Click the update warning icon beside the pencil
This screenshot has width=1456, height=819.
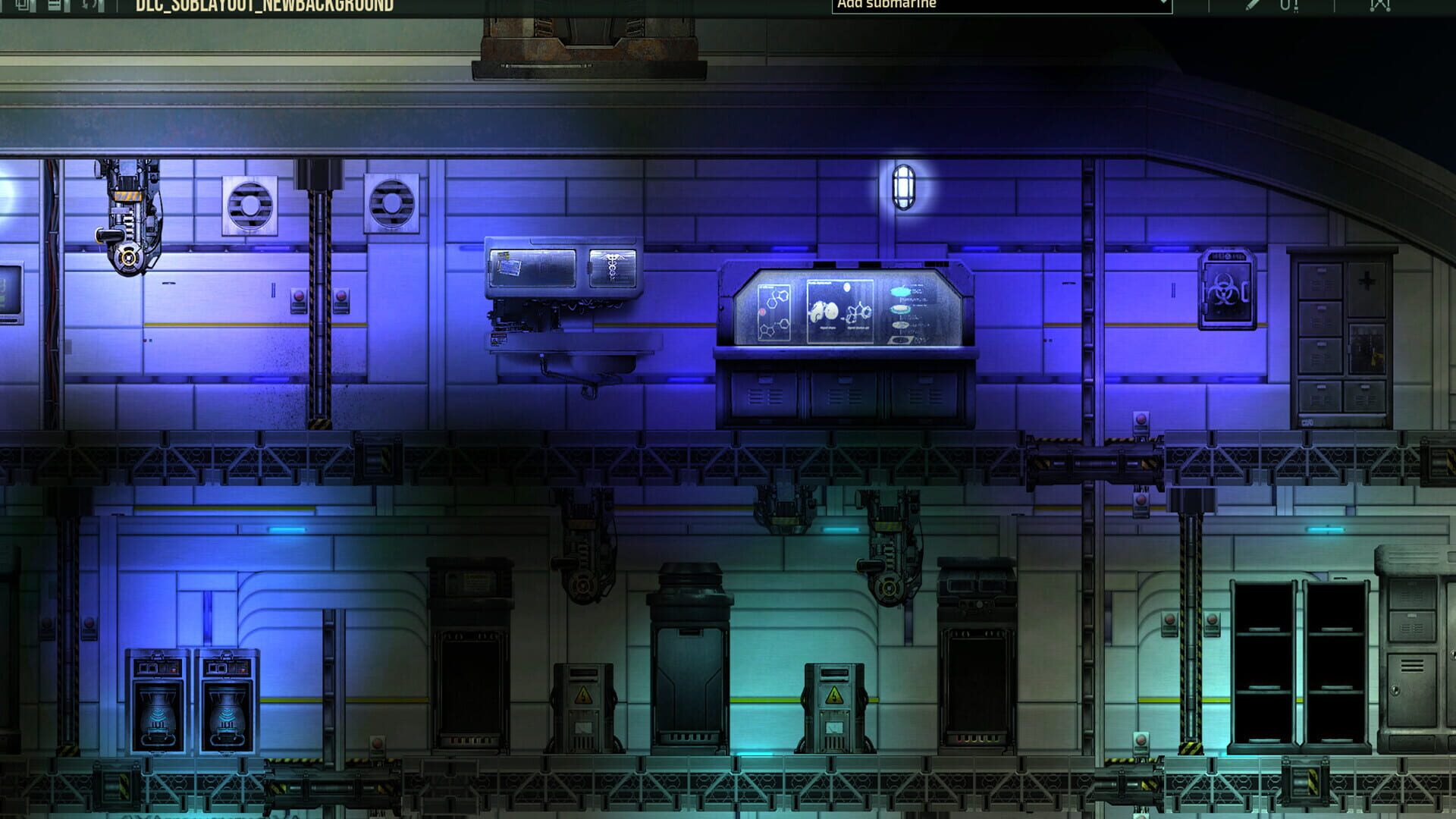tap(1289, 6)
